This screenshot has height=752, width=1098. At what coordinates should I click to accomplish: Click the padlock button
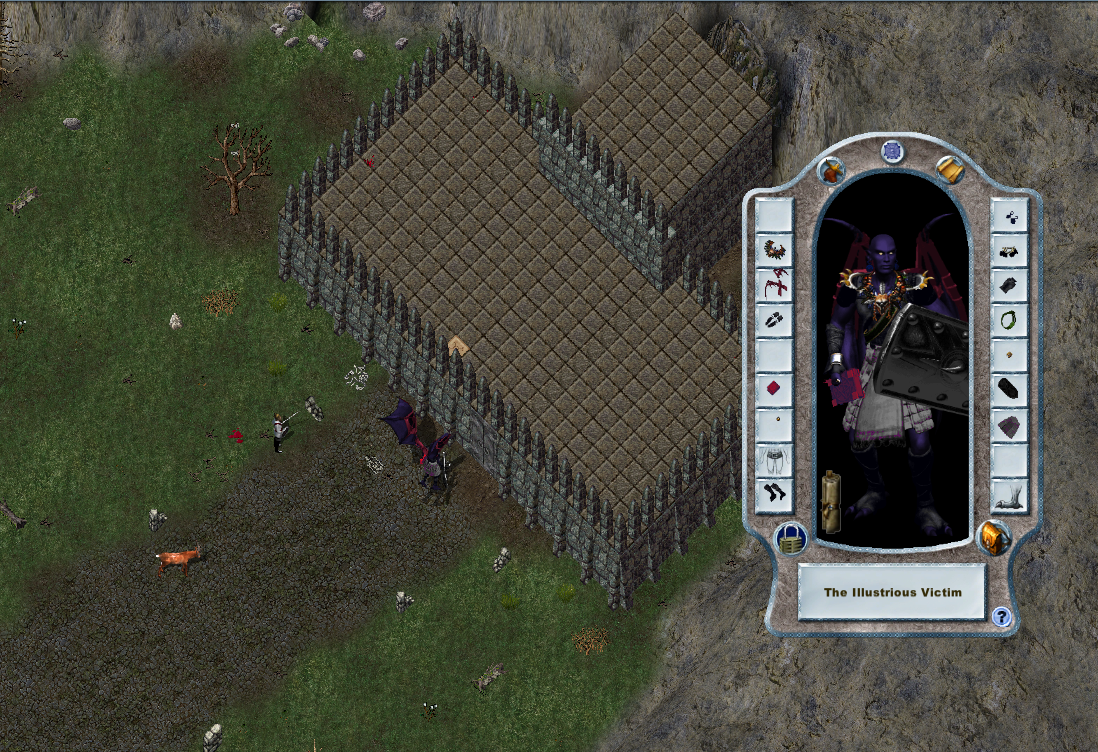(x=791, y=539)
